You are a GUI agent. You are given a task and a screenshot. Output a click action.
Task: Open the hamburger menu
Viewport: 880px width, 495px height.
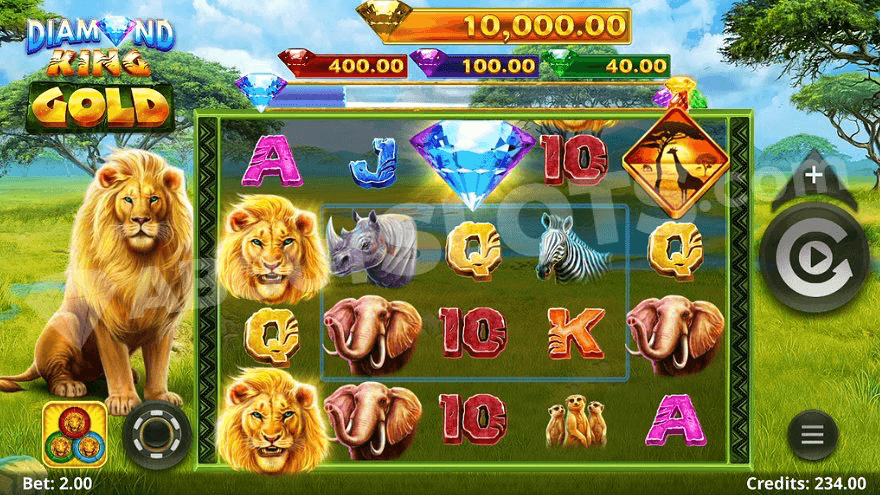click(x=813, y=435)
